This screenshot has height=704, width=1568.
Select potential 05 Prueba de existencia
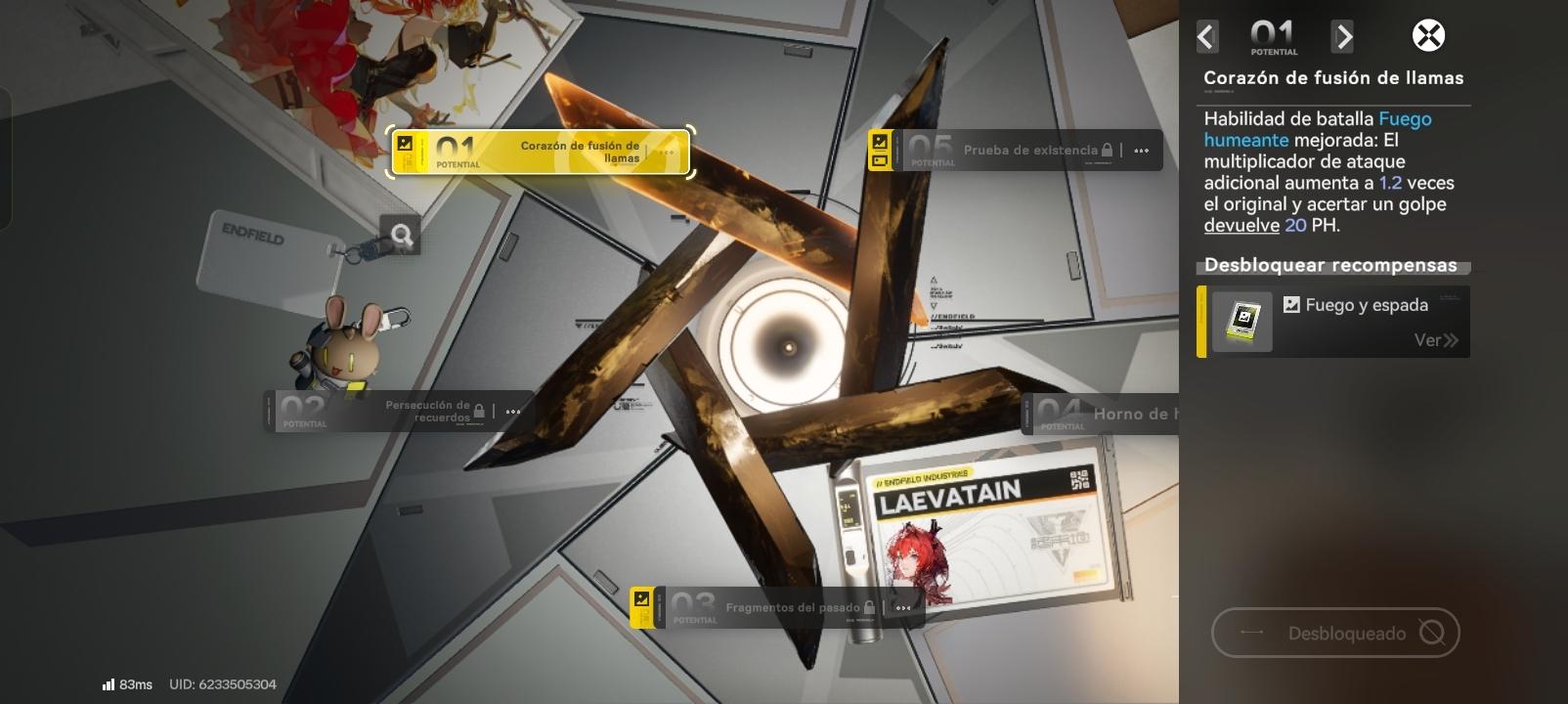click(x=1015, y=151)
